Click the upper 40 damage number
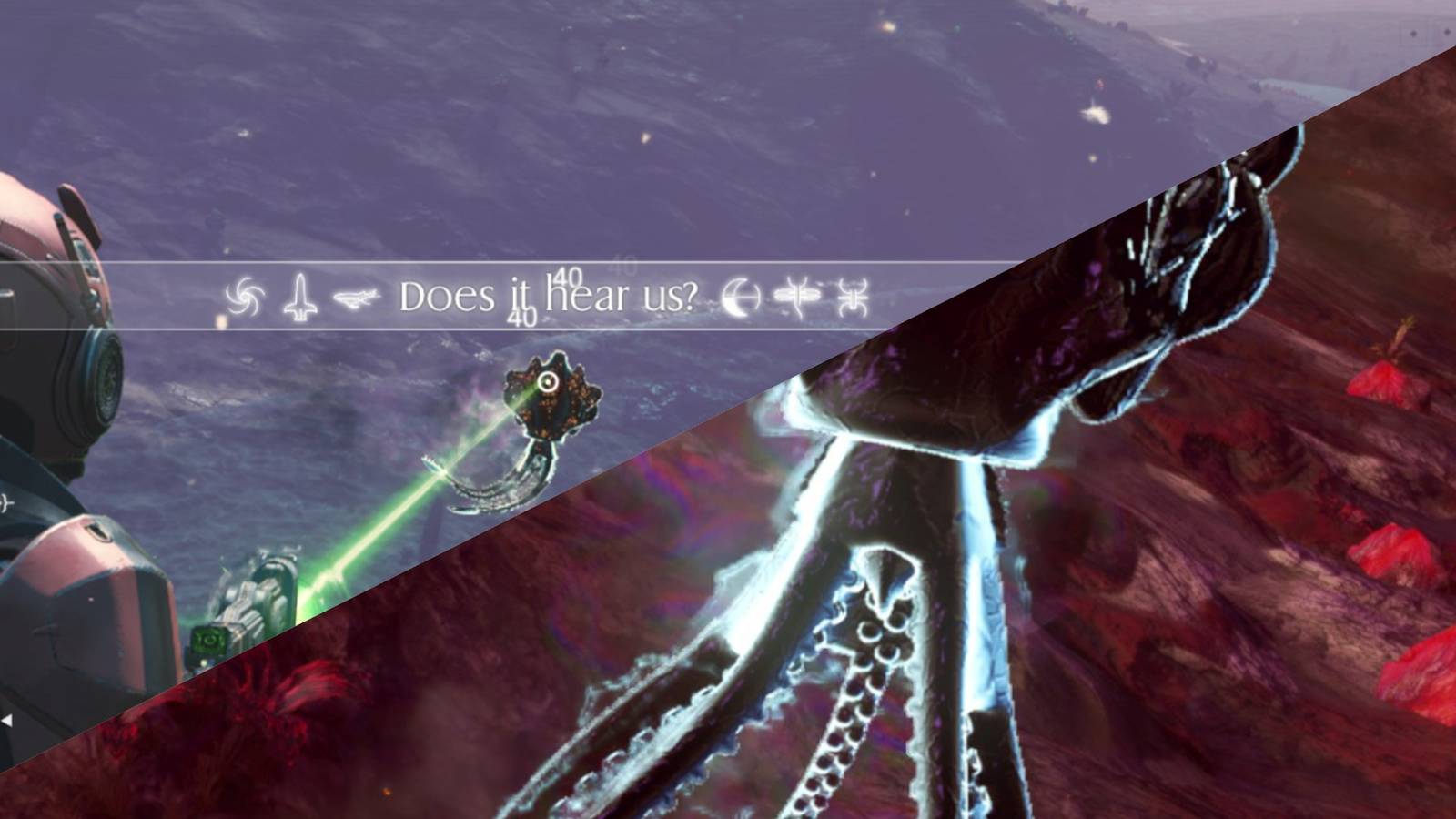The width and height of the screenshot is (1456, 819). pyautogui.click(x=567, y=273)
